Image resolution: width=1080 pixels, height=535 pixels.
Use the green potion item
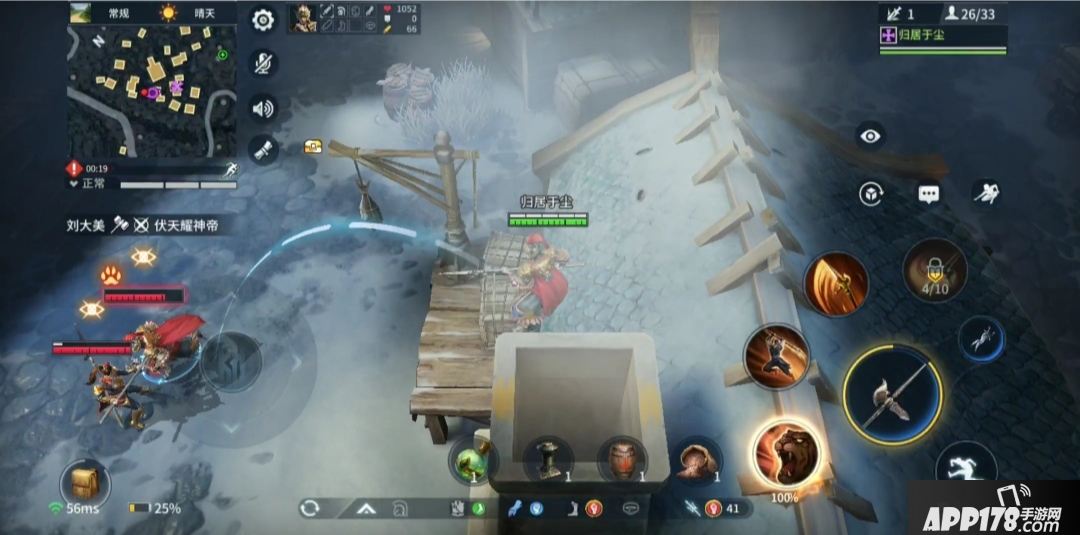coord(471,461)
